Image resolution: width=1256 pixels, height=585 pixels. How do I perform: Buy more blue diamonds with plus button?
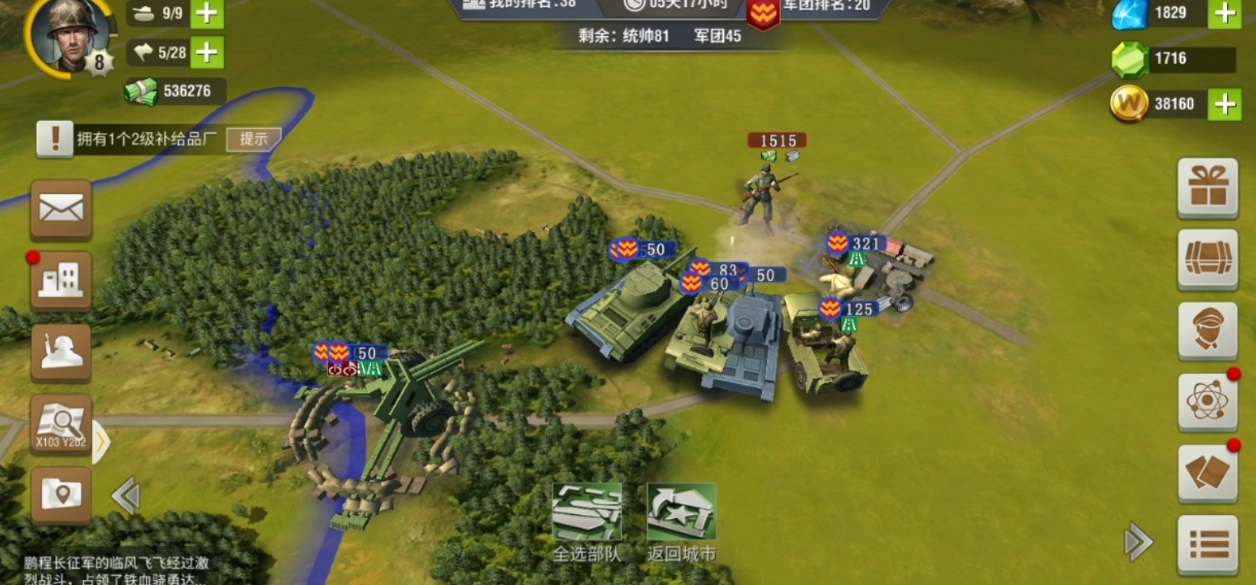point(1225,13)
